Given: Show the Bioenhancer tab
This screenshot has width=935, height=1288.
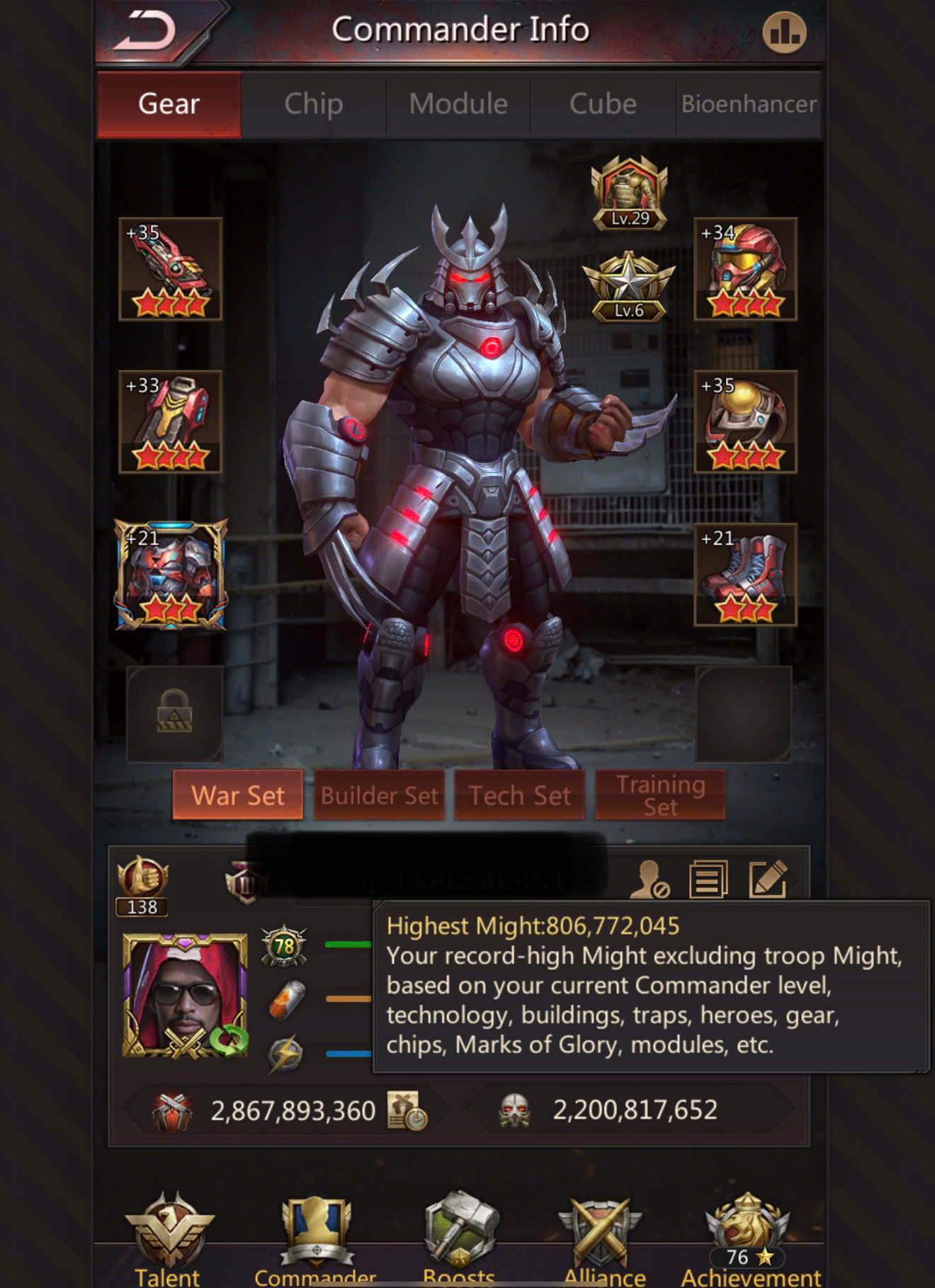Looking at the screenshot, I should 749,104.
